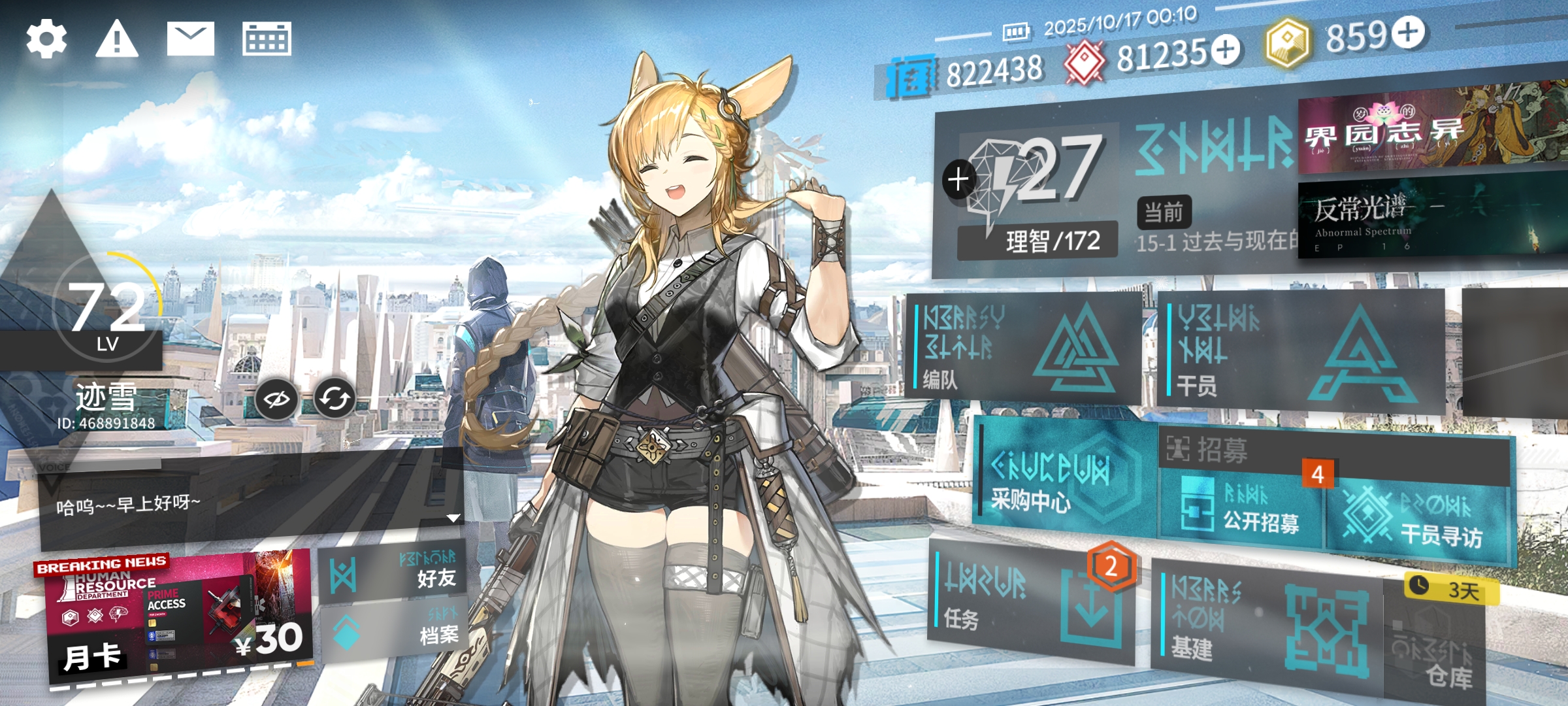This screenshot has width=1568, height=706.
Task: Open the calendar events icon
Action: [x=267, y=39]
